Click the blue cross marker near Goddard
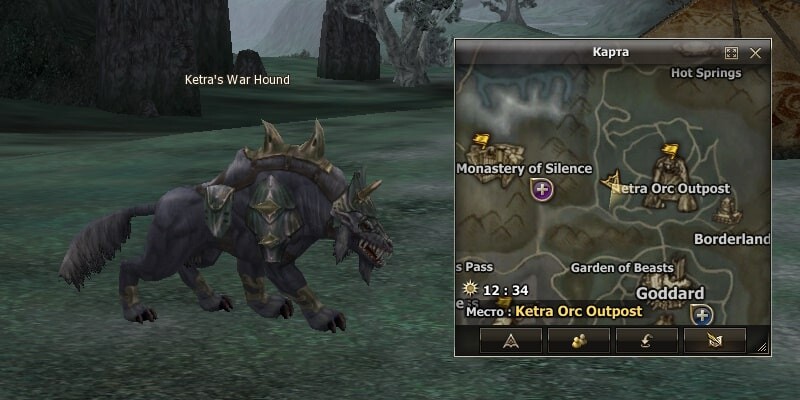 point(702,316)
